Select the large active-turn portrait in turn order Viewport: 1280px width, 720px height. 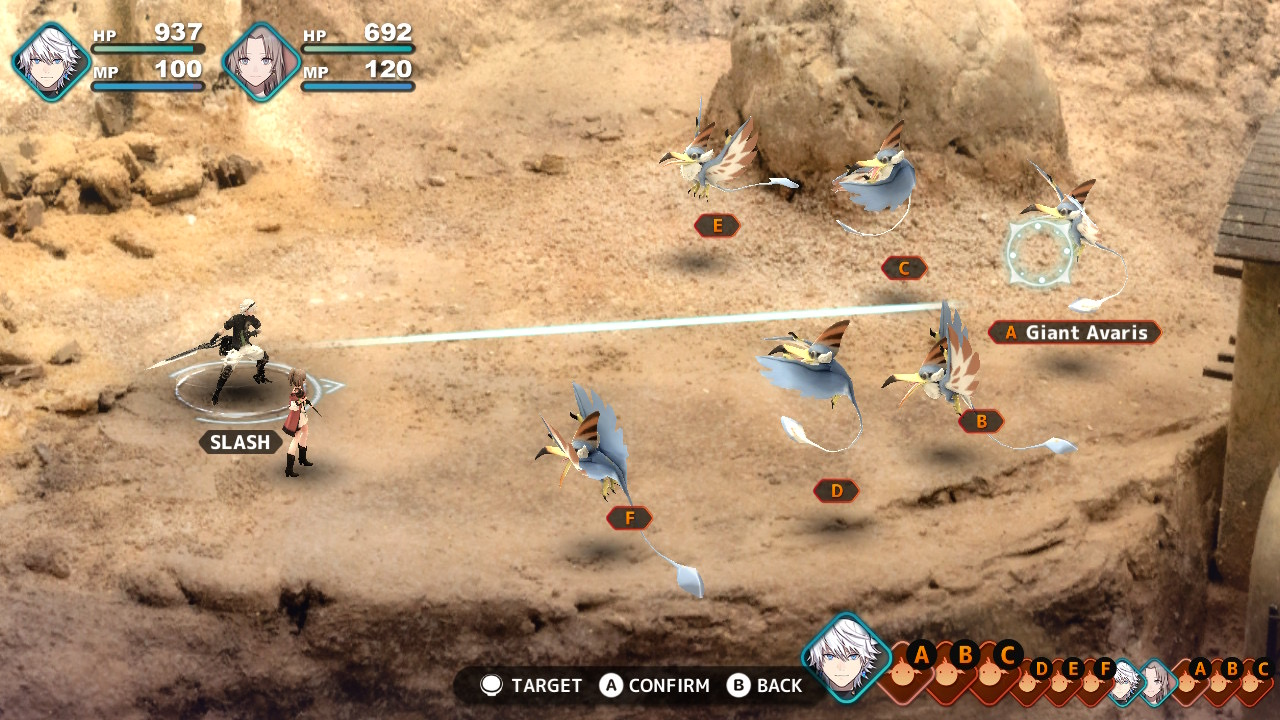(846, 657)
